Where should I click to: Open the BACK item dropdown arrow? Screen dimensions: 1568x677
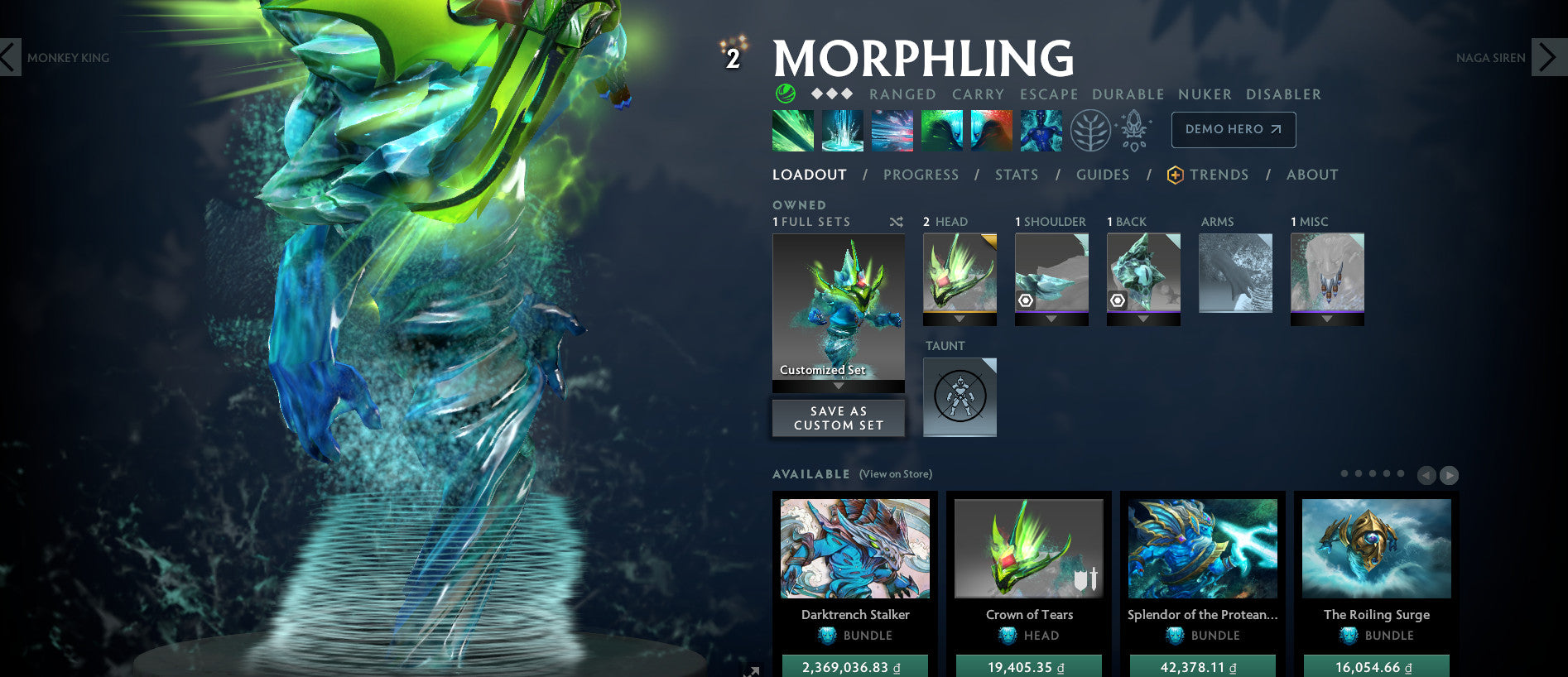point(1143,318)
